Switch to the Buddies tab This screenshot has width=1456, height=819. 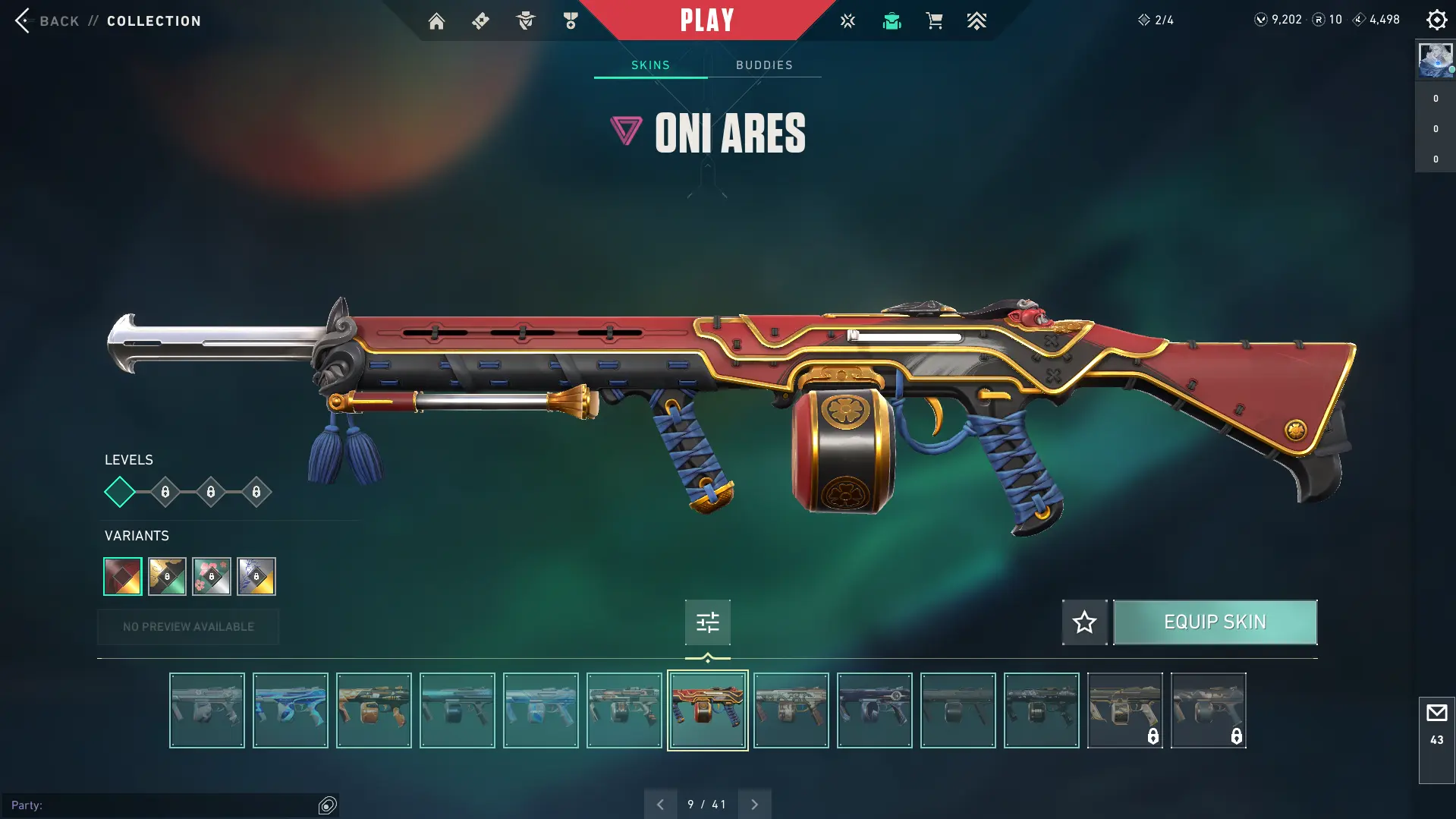pos(764,65)
